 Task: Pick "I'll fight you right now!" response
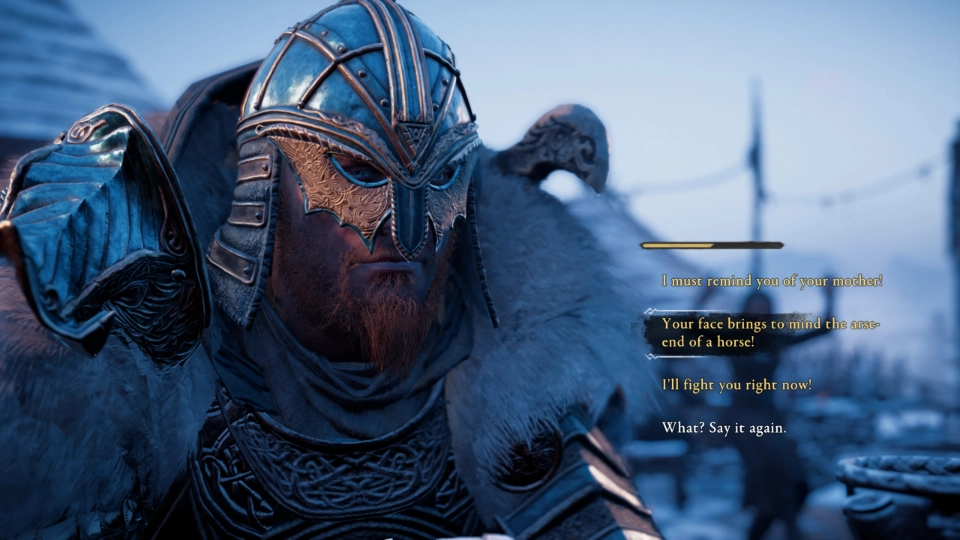coord(736,385)
